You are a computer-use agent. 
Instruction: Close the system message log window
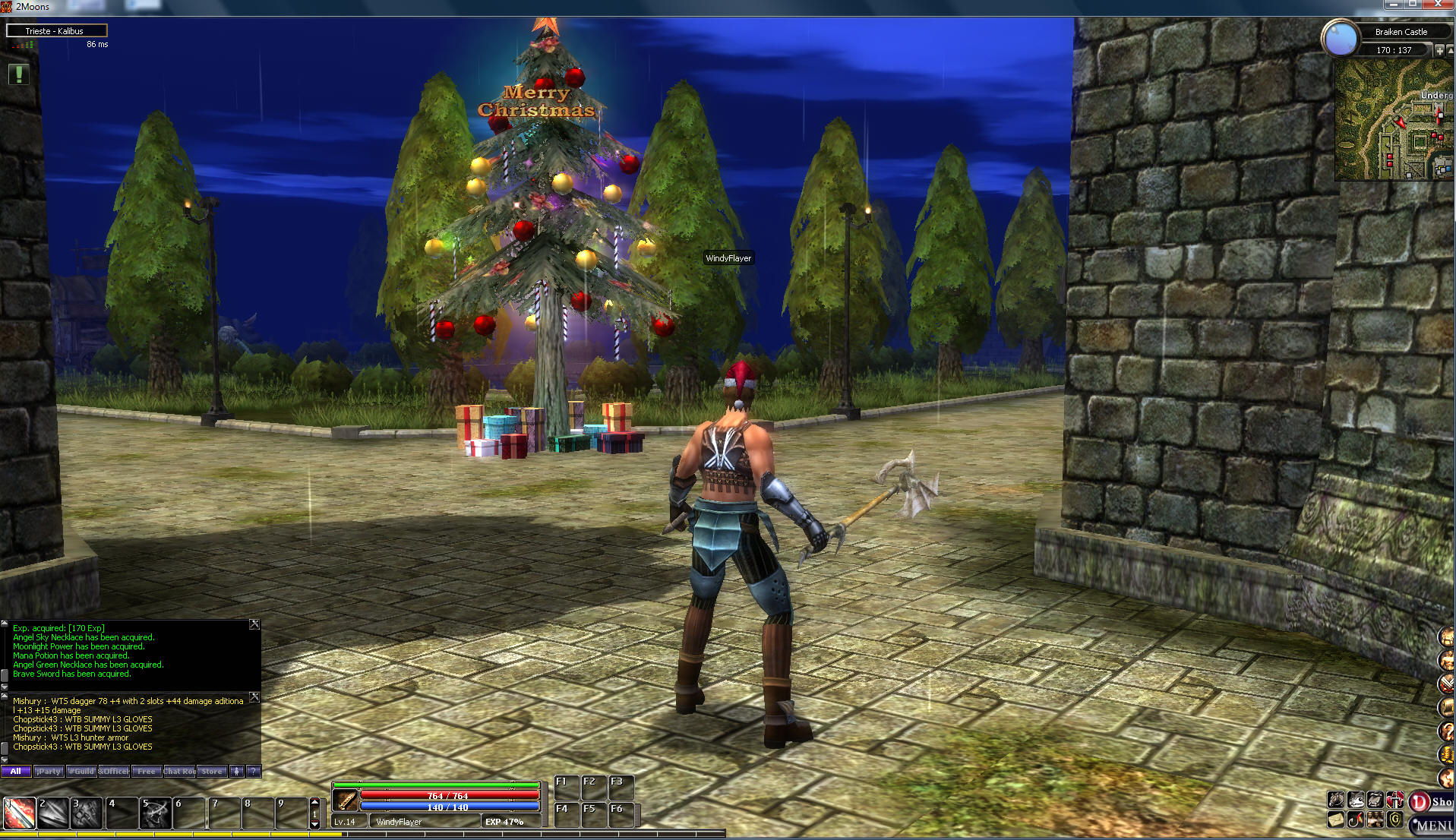coord(254,624)
